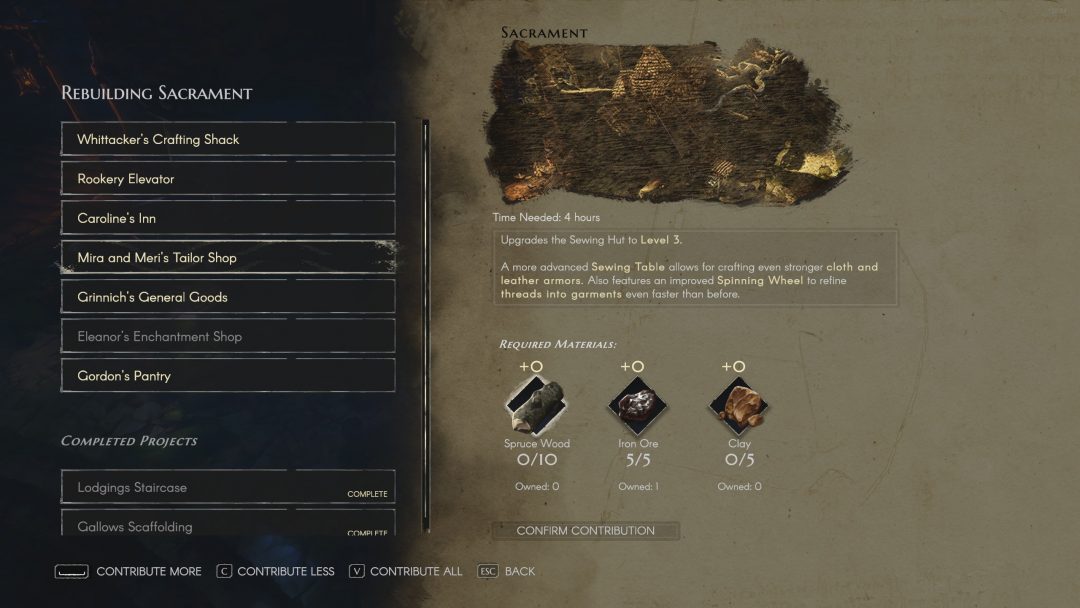Click the Confirm Contribution button
The height and width of the screenshot is (608, 1080).
[586, 531]
